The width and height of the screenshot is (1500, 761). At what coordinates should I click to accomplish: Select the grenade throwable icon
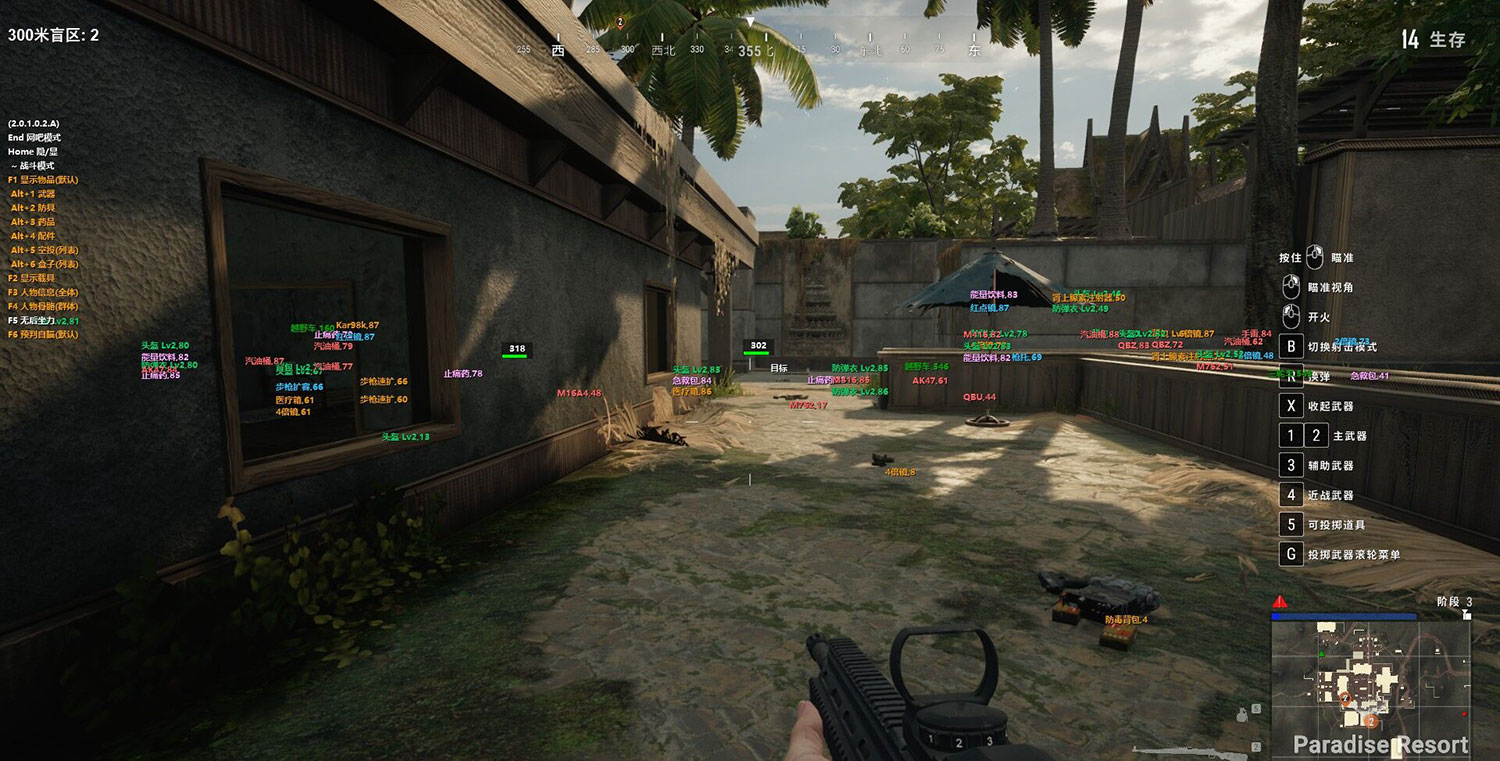pyautogui.click(x=1242, y=714)
